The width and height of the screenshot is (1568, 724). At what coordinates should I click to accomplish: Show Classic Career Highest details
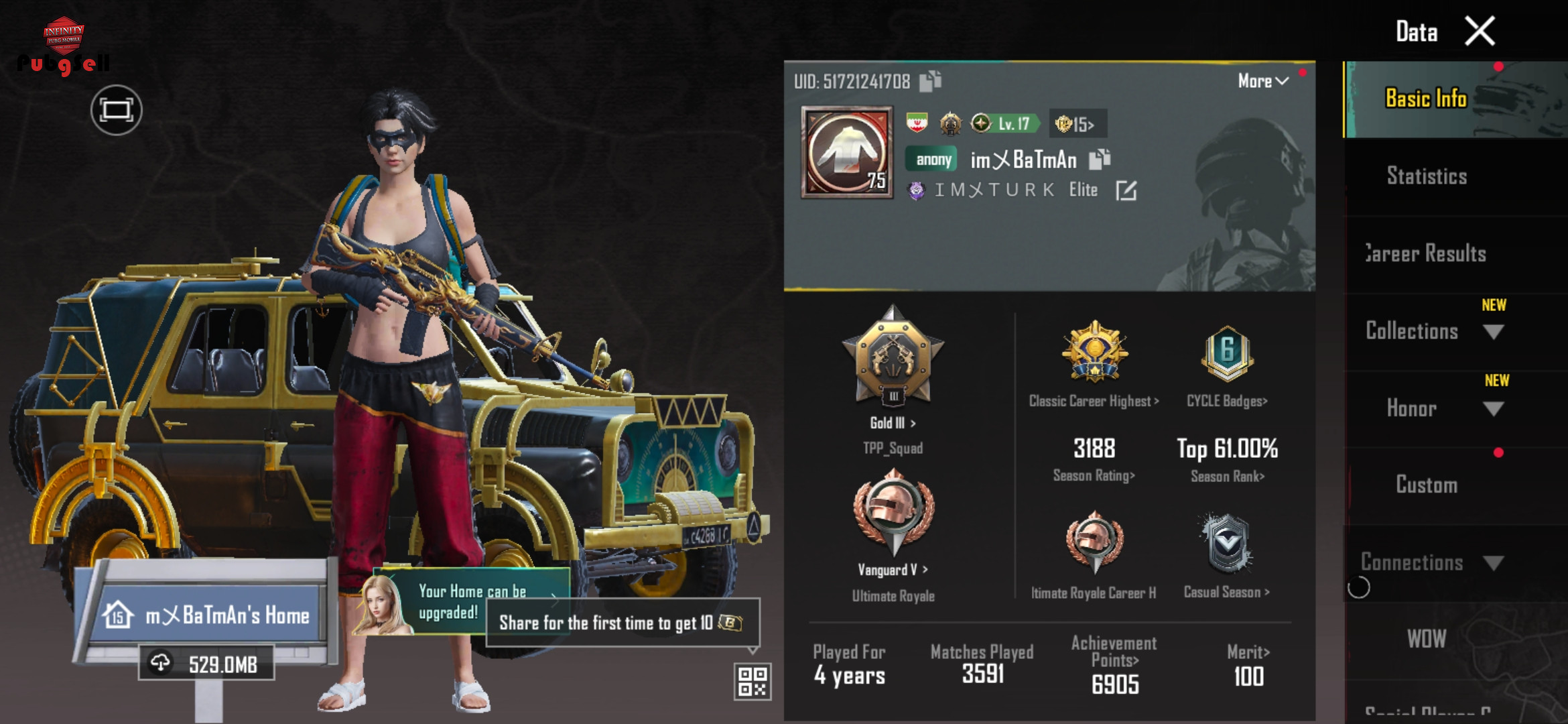(x=1094, y=365)
